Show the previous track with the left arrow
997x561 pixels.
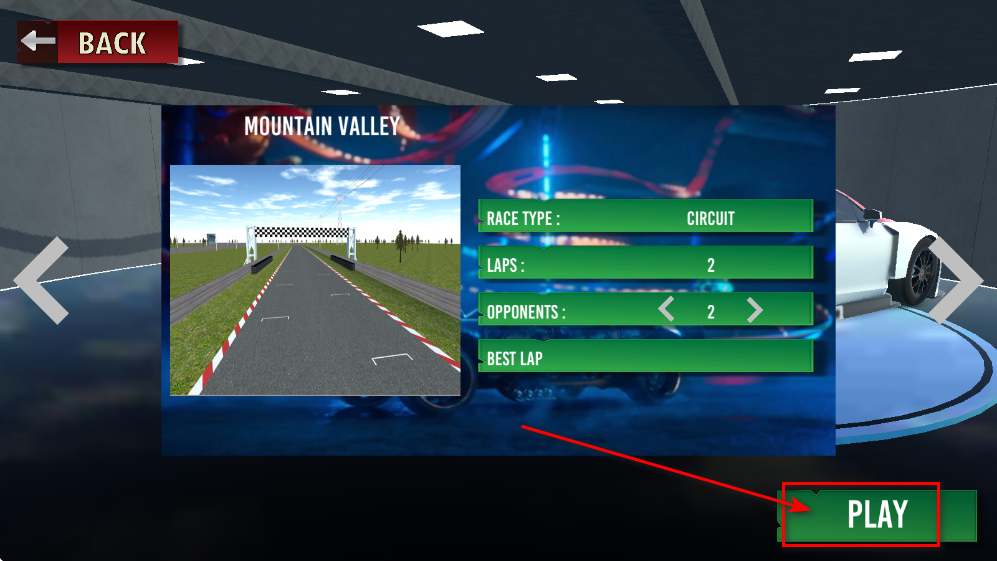pyautogui.click(x=42, y=280)
